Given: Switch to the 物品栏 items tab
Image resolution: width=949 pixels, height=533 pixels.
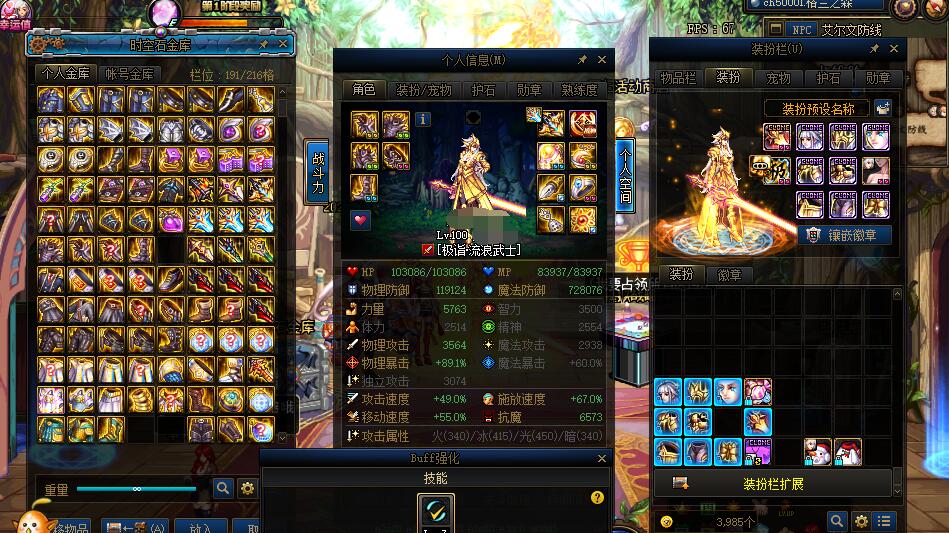Looking at the screenshot, I should pos(677,78).
